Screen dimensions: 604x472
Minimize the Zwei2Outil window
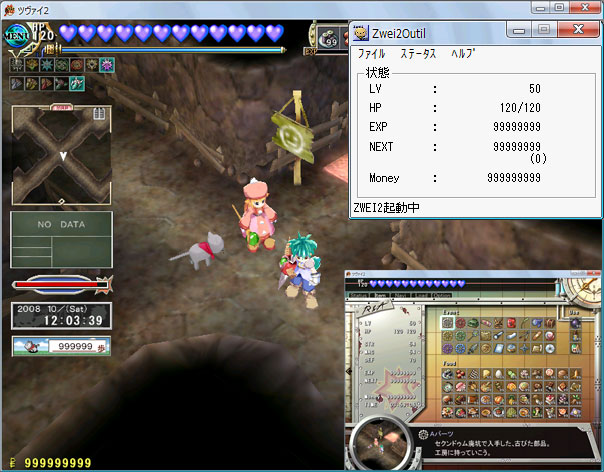click(x=521, y=30)
